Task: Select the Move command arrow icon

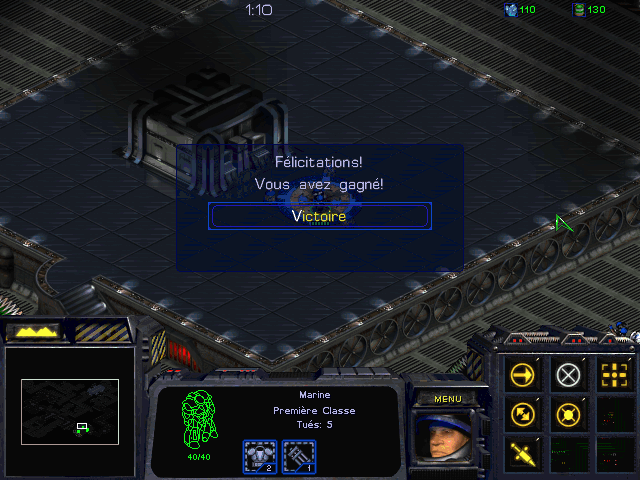Action: pos(524,375)
